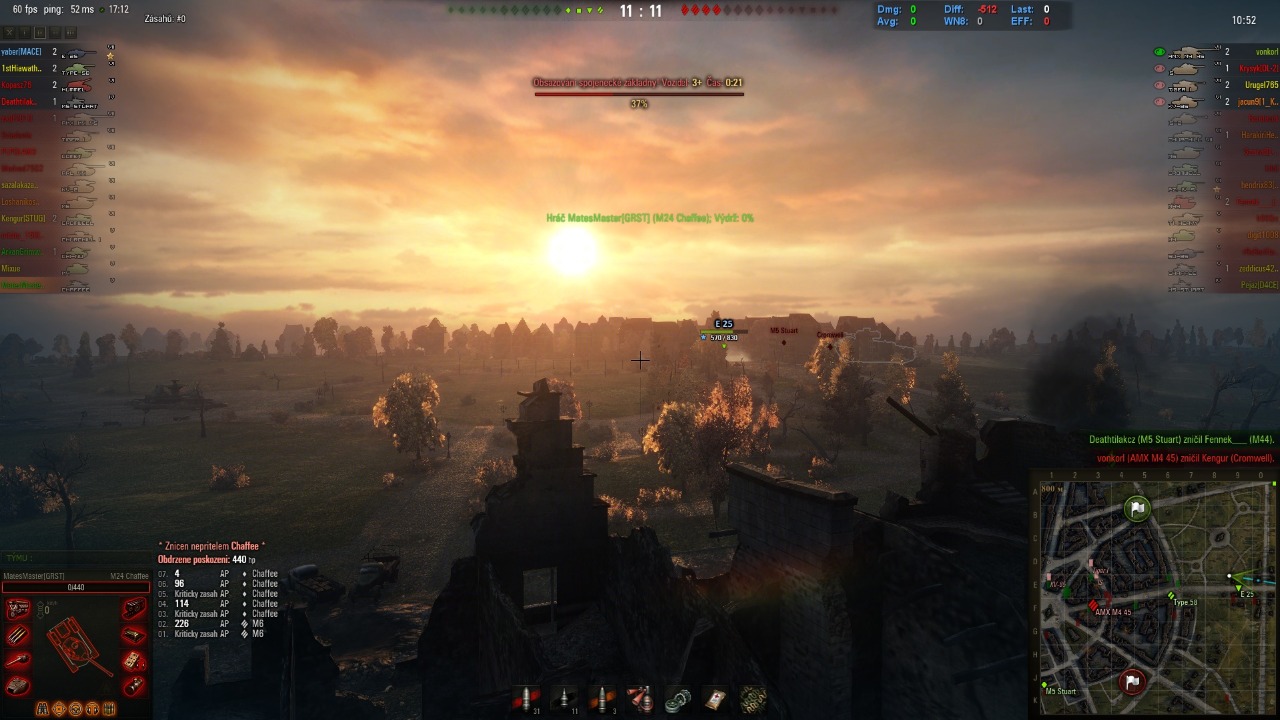The width and height of the screenshot is (1280, 720).
Task: Click the ammo rack module icon
Action: [x=18, y=634]
